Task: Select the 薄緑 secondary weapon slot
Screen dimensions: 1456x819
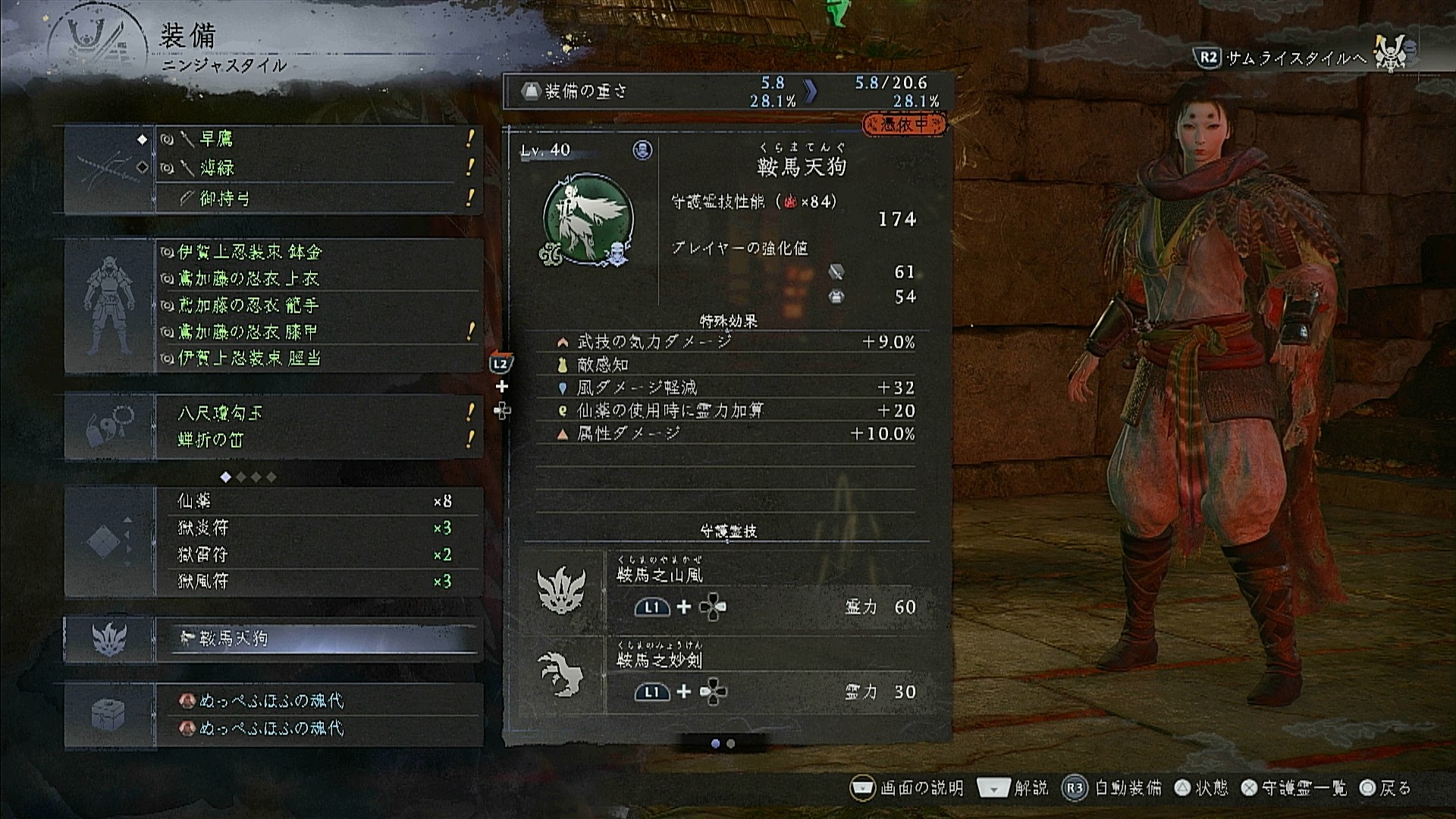Action: [318, 168]
